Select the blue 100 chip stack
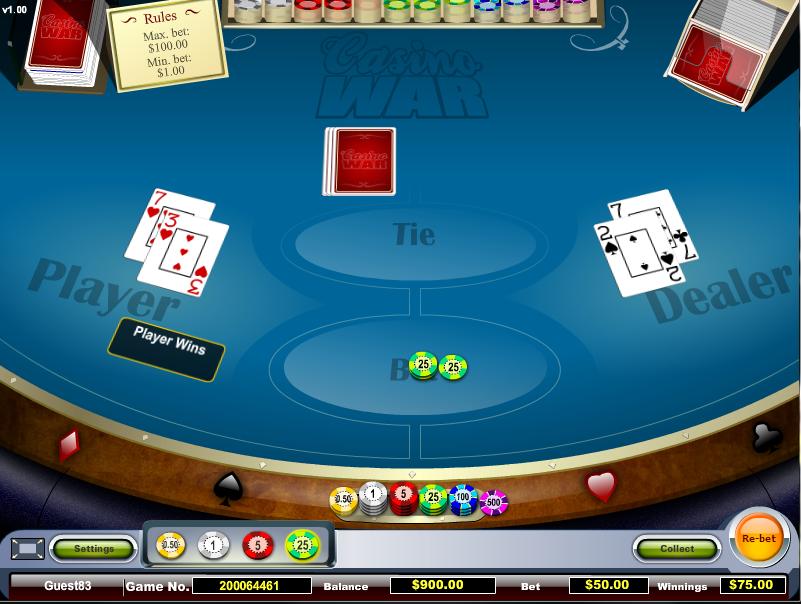Screen dimensions: 801x604 click(463, 497)
